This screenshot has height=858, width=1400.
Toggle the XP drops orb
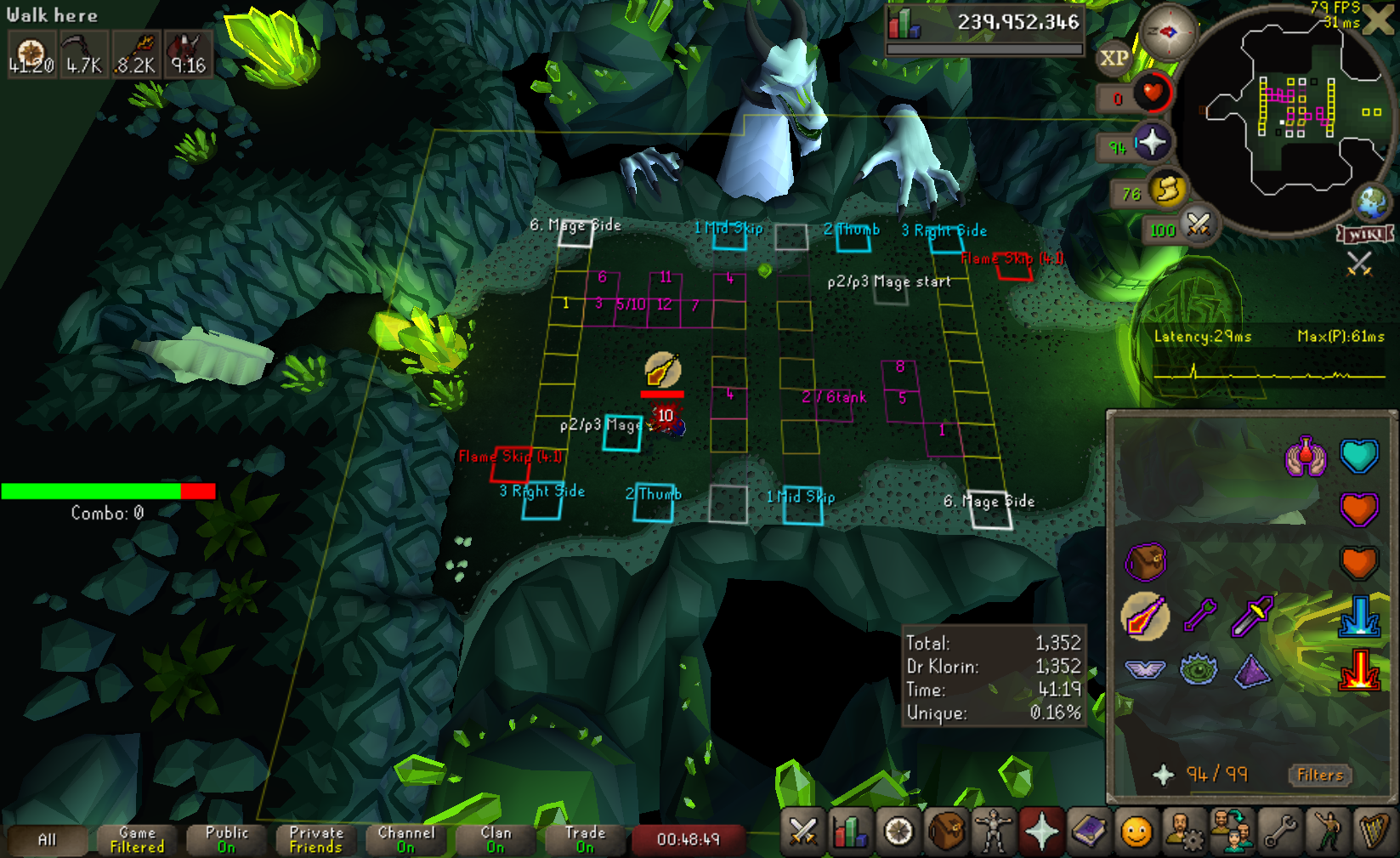pyautogui.click(x=1114, y=58)
